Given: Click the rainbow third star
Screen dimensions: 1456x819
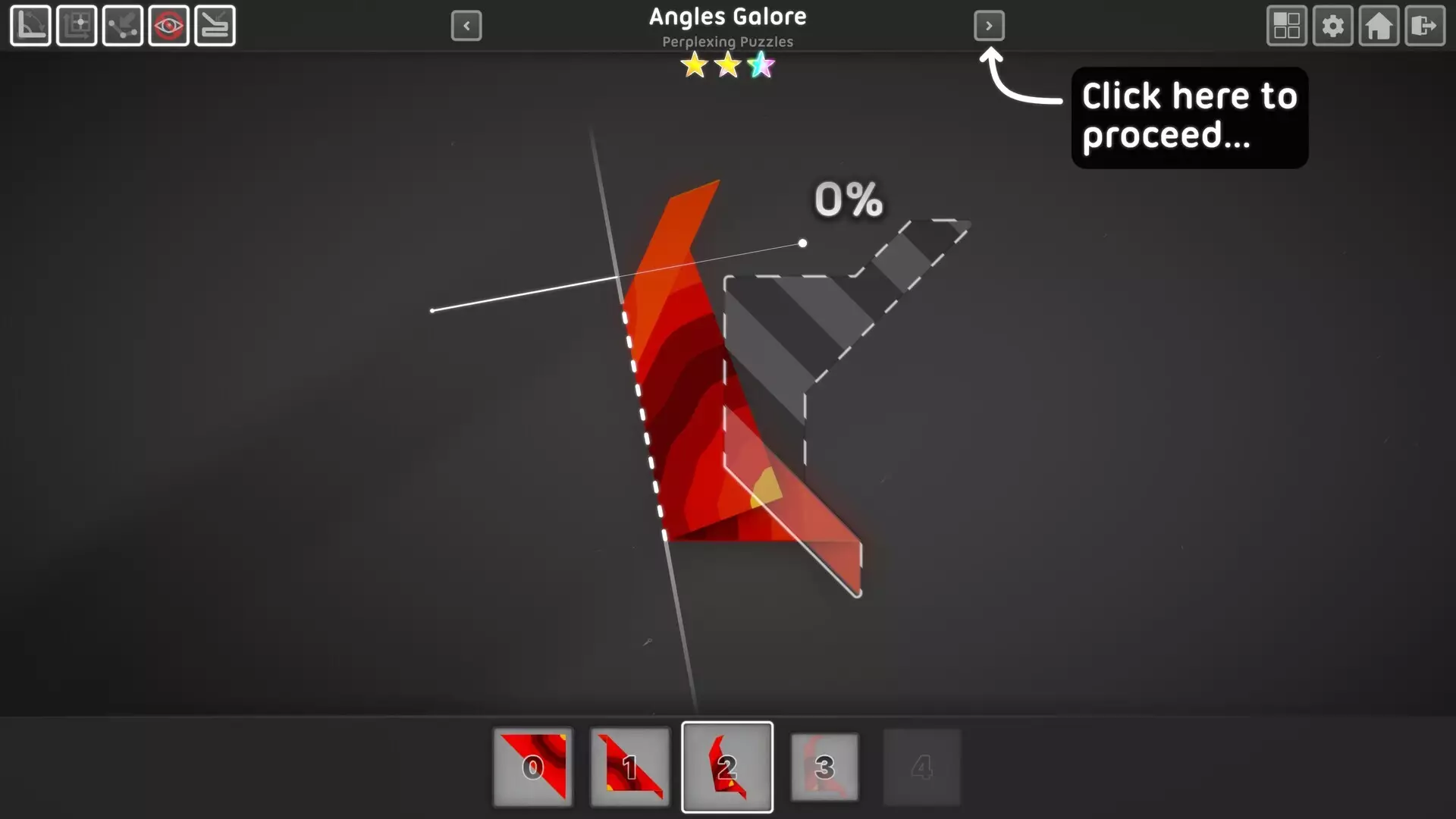Looking at the screenshot, I should click(761, 66).
